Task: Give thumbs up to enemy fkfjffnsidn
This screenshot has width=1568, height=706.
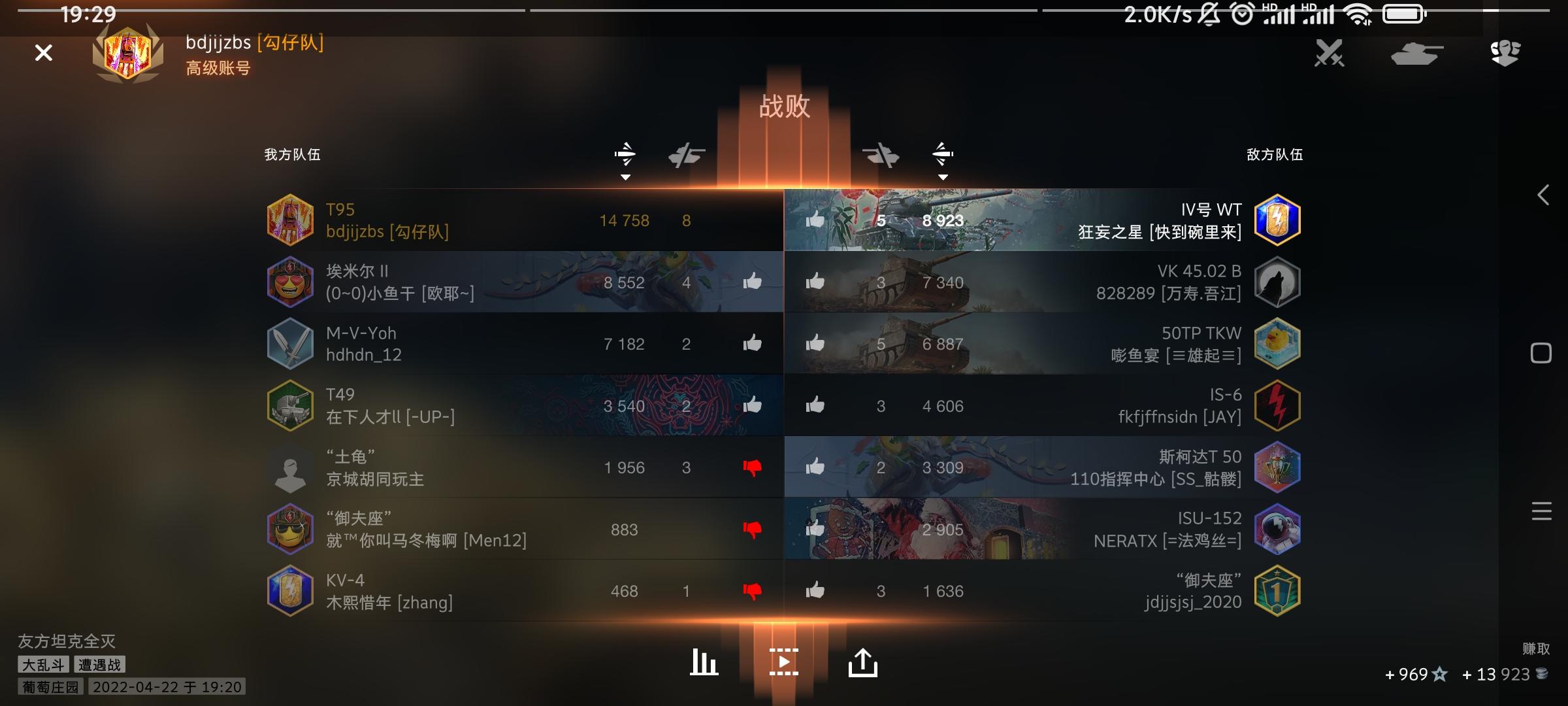Action: click(815, 405)
